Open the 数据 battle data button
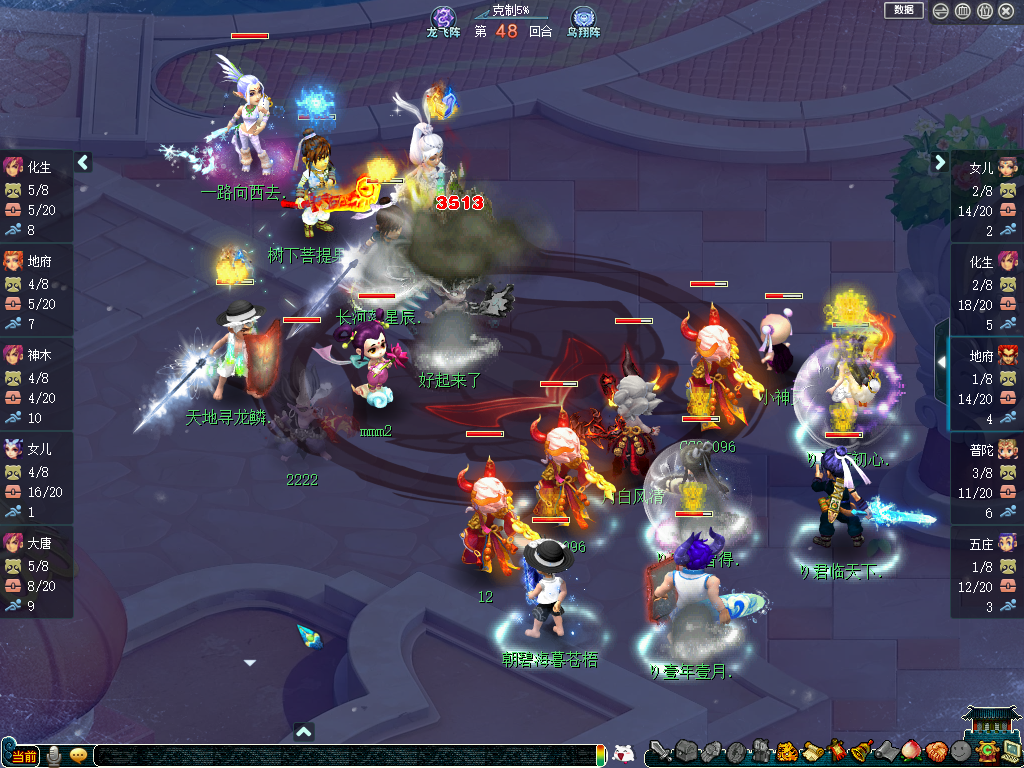Image resolution: width=1024 pixels, height=768 pixels. pyautogui.click(x=903, y=10)
